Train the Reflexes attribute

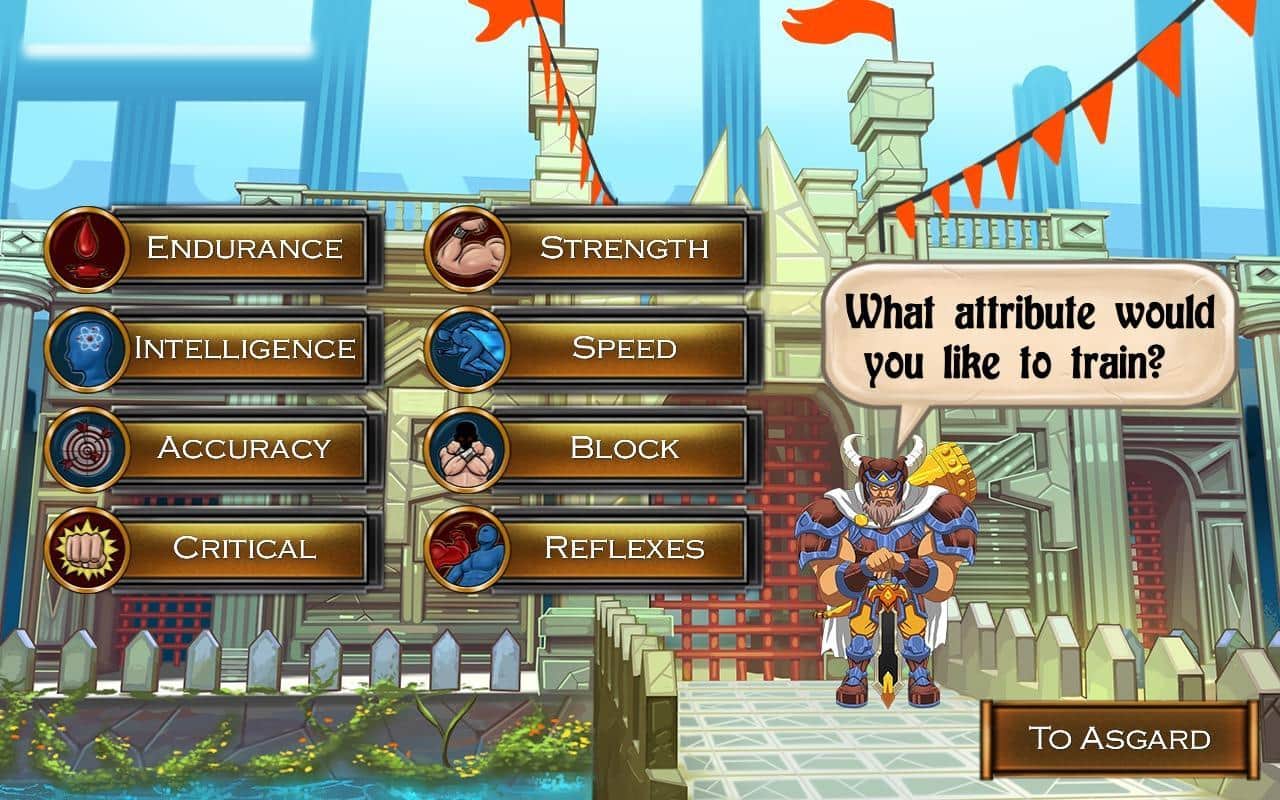624,548
